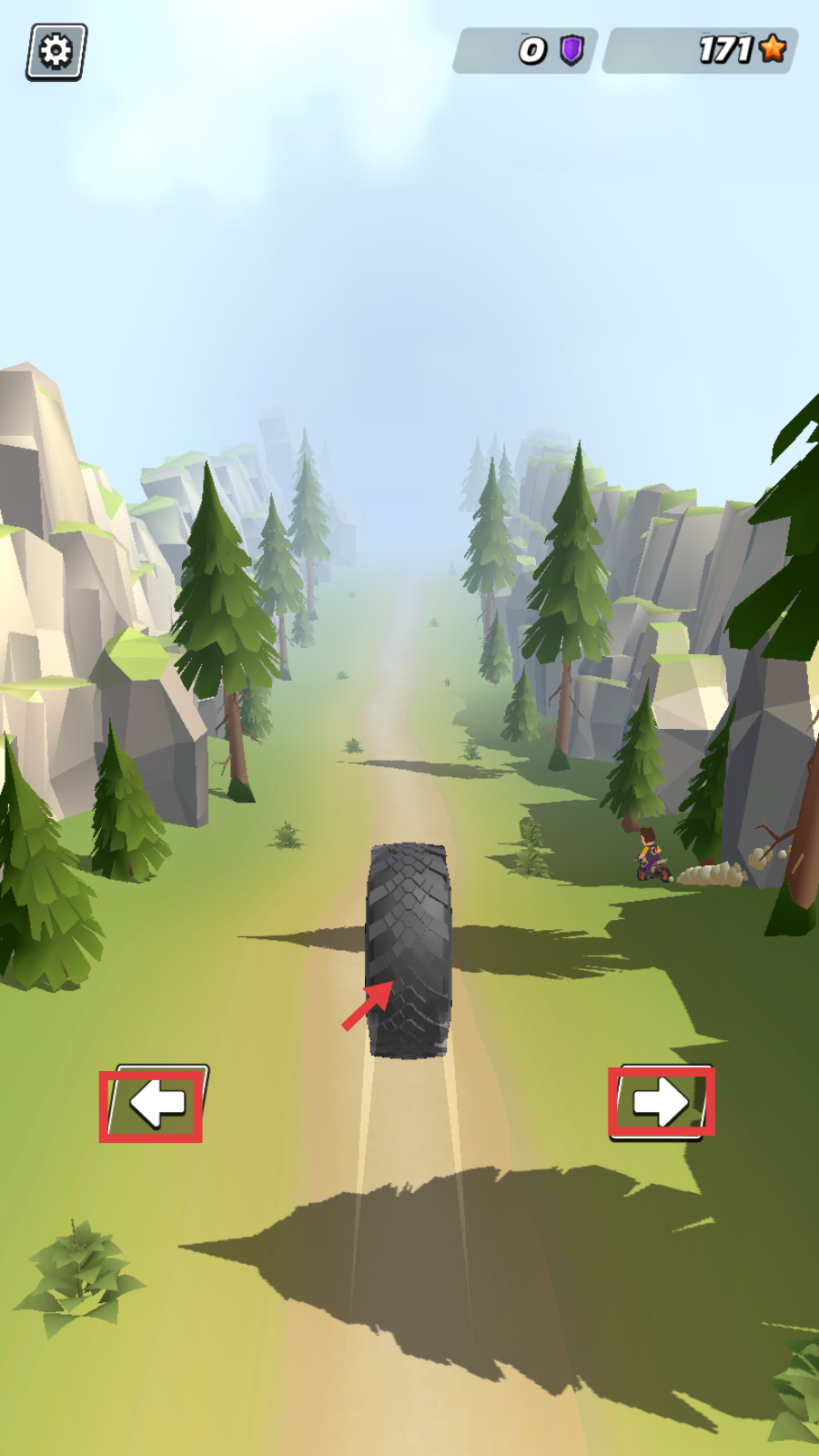Screen dimensions: 819x1456
Task: Open the gear settings menu
Action: 56,52
